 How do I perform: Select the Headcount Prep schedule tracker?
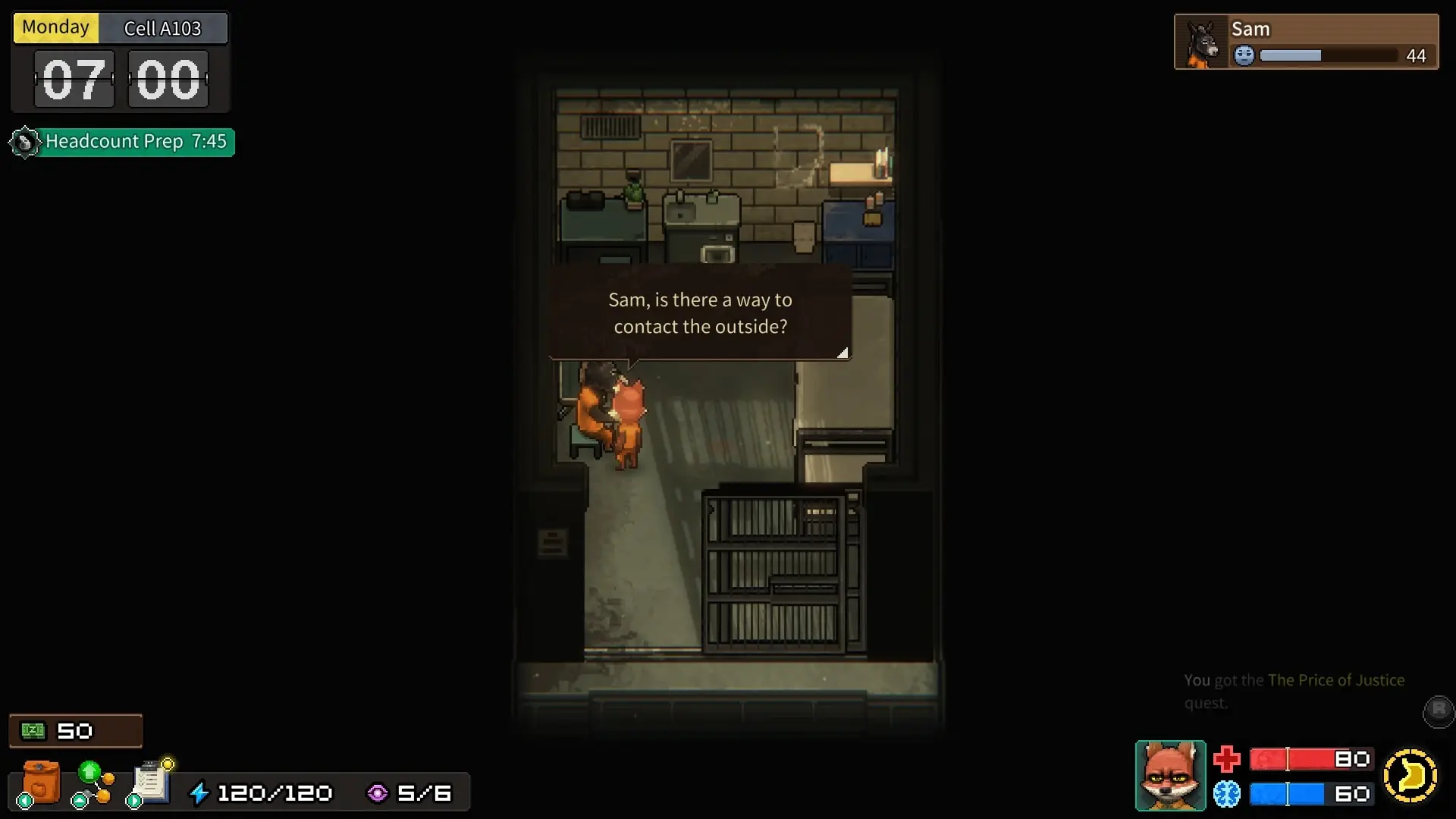pyautogui.click(x=123, y=142)
